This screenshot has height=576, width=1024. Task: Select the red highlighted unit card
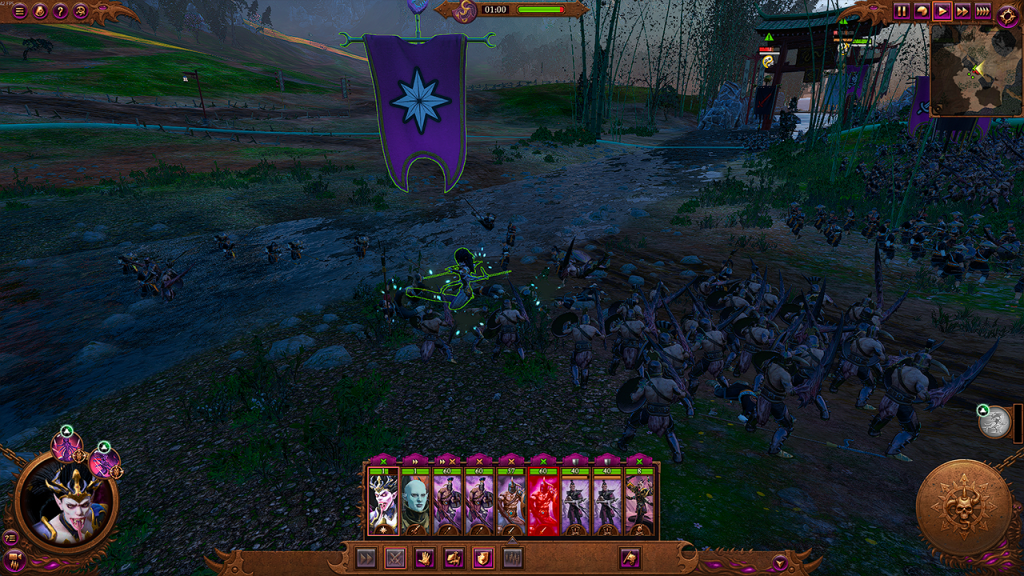[x=544, y=502]
